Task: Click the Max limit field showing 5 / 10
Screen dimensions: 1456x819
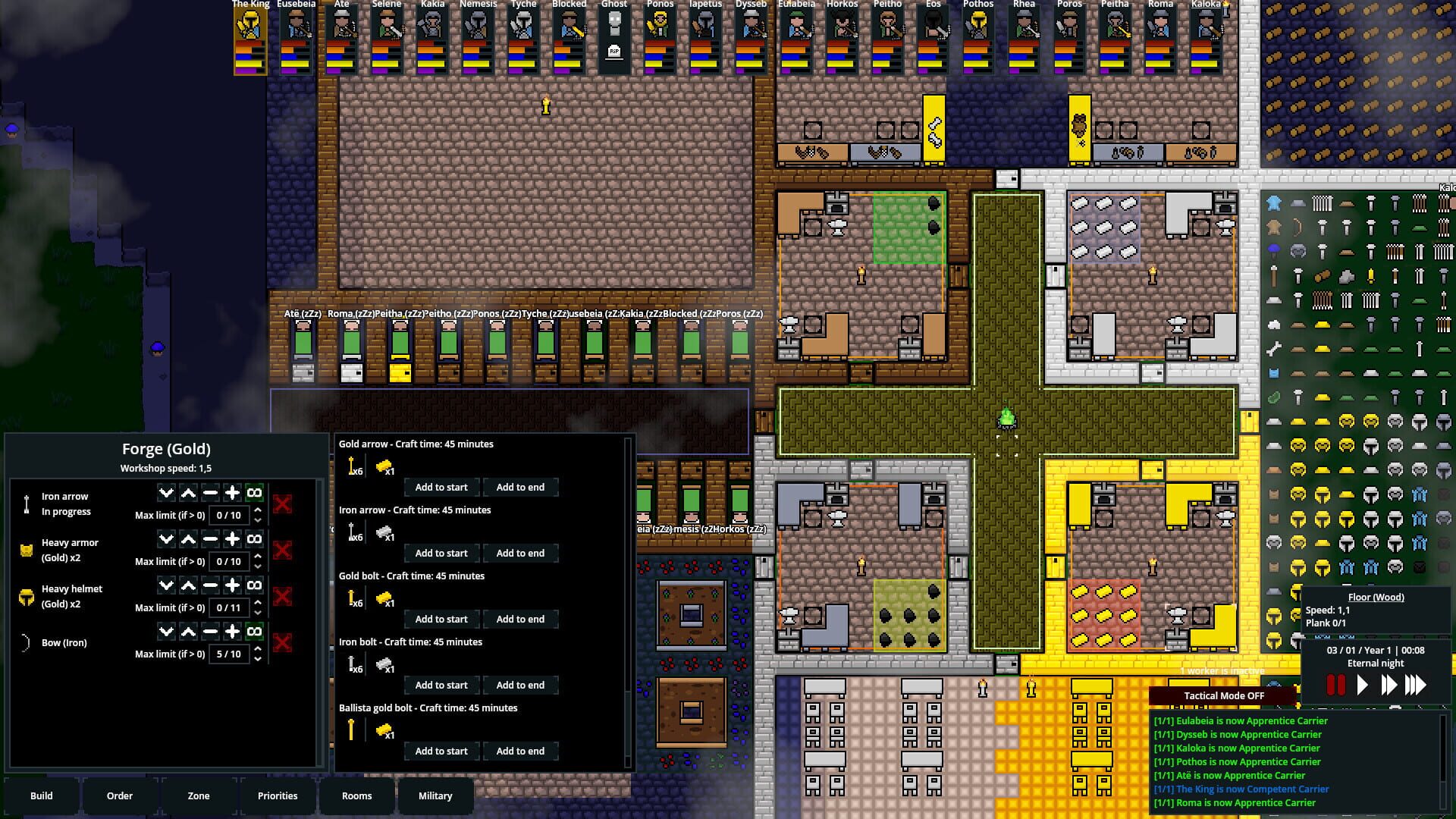Action: [230, 654]
